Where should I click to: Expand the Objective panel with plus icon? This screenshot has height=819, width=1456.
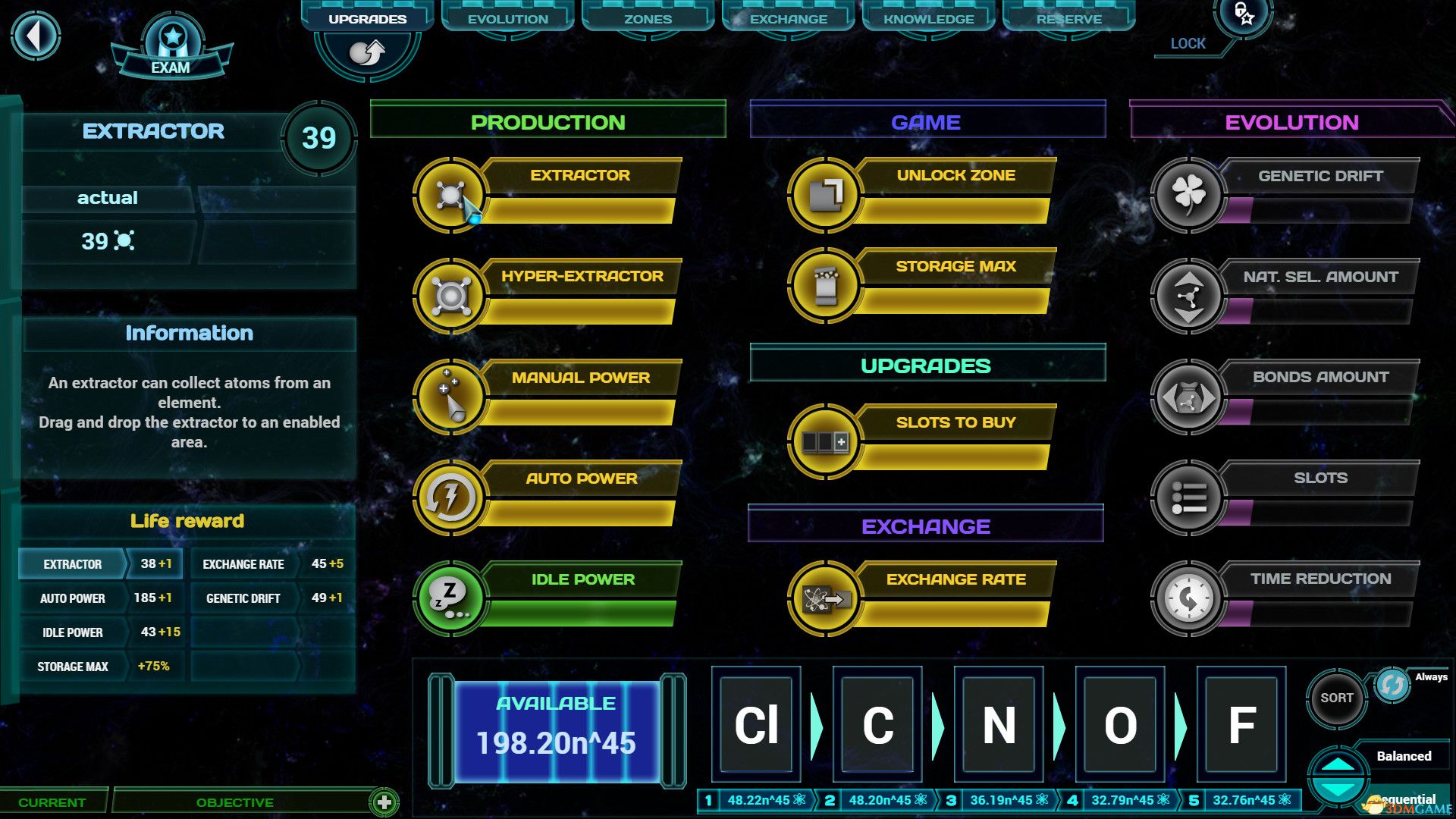coord(383,801)
